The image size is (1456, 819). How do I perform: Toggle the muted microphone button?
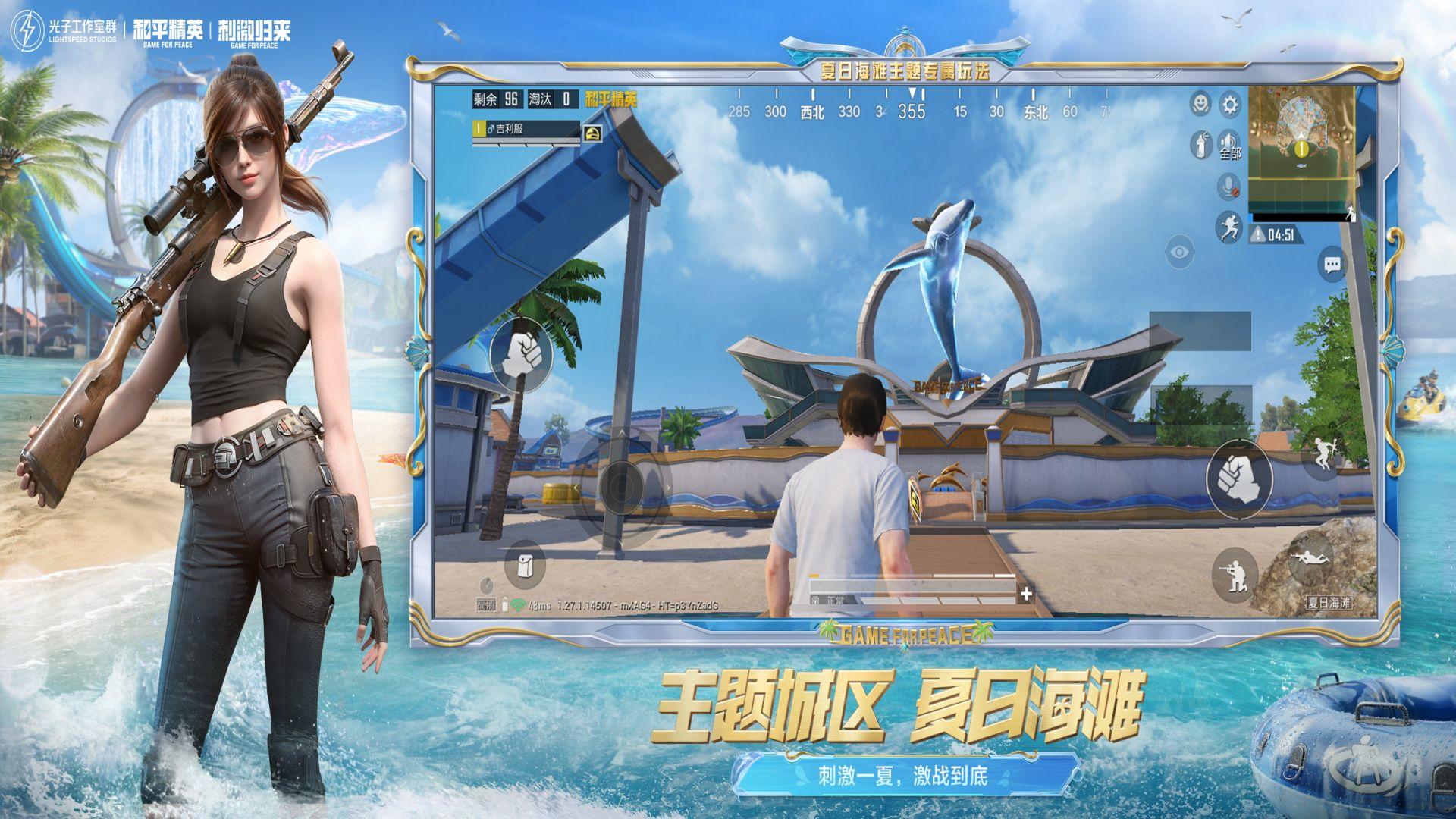[x=1228, y=186]
